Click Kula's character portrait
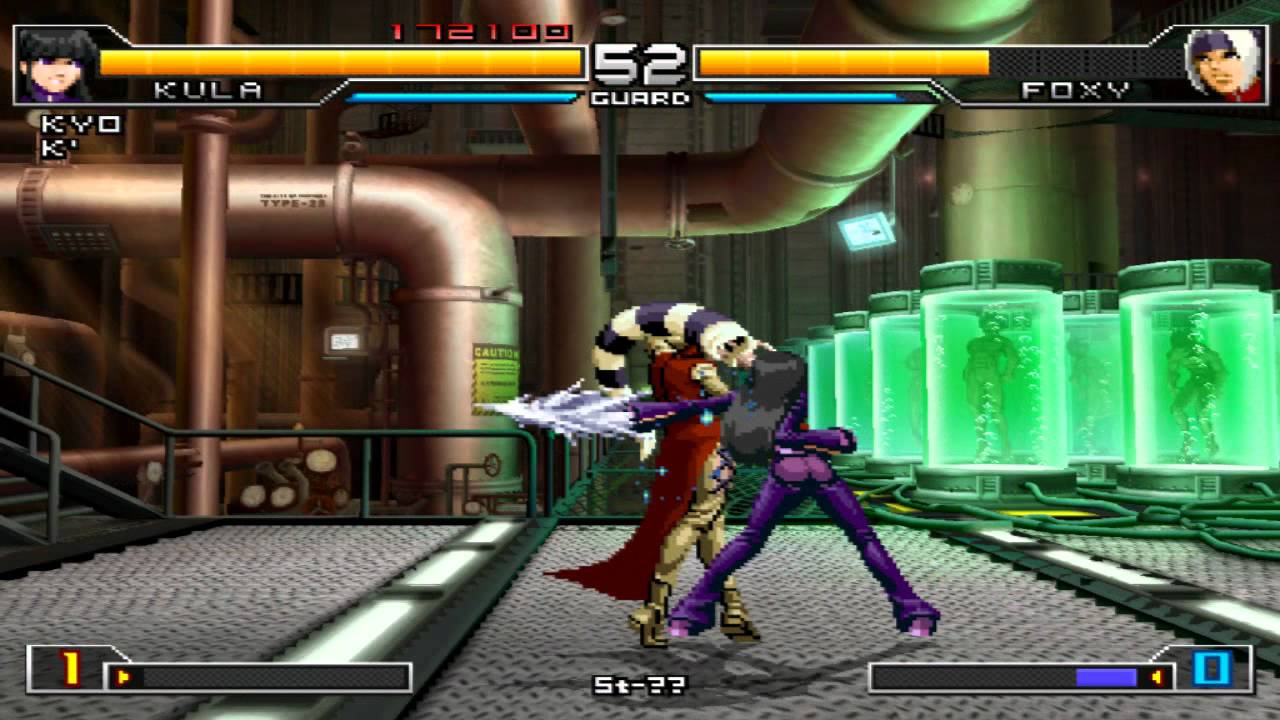 pos(55,65)
